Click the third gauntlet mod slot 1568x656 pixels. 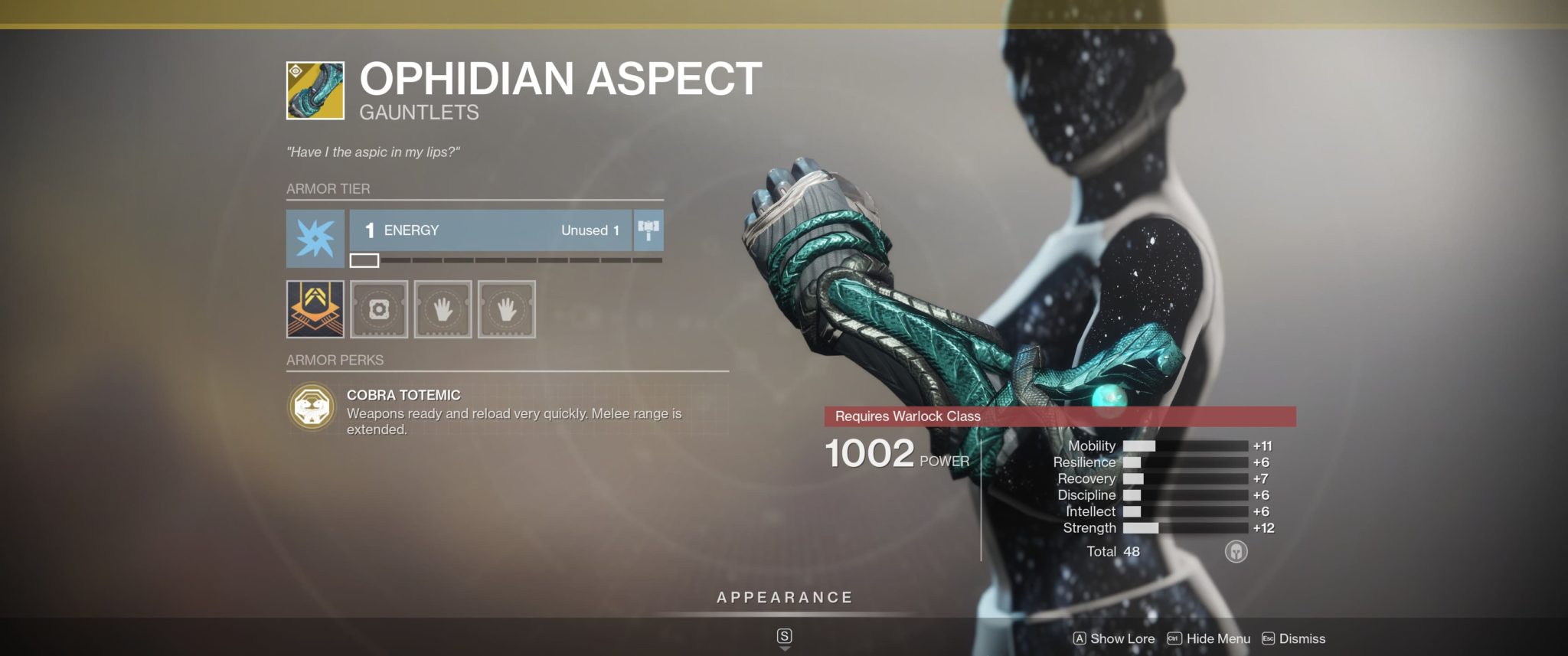tap(505, 309)
